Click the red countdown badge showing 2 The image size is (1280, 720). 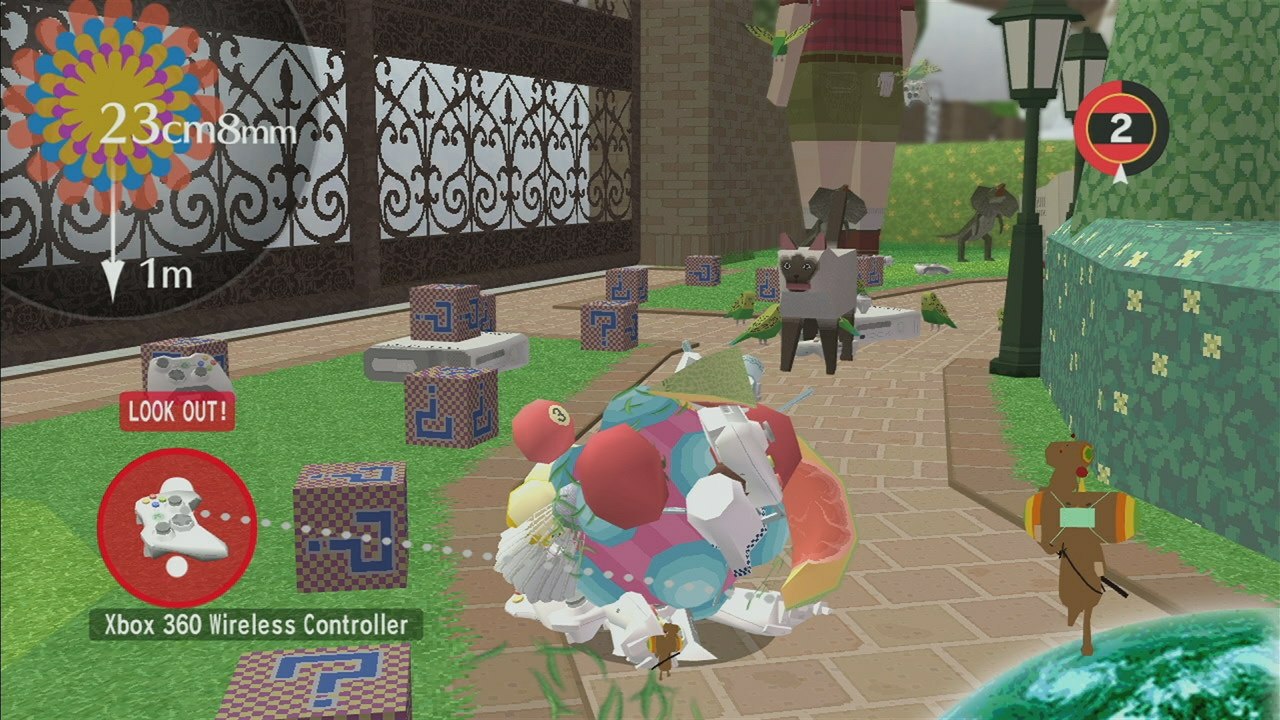(1122, 126)
